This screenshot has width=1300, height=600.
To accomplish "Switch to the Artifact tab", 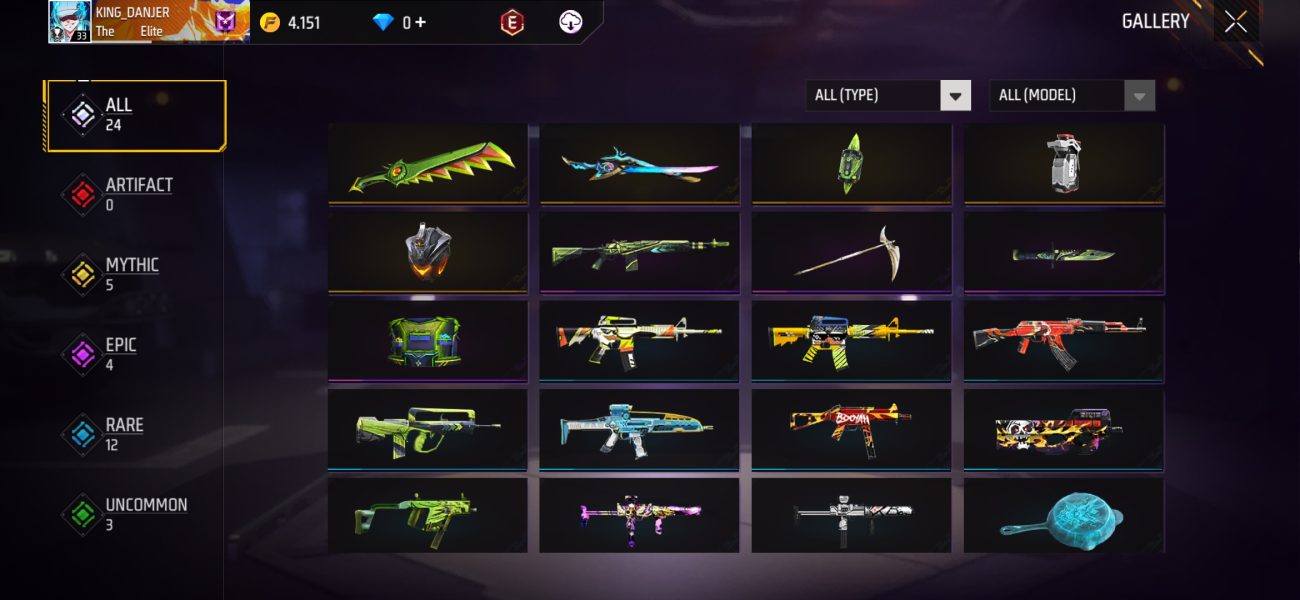I will (x=135, y=194).
